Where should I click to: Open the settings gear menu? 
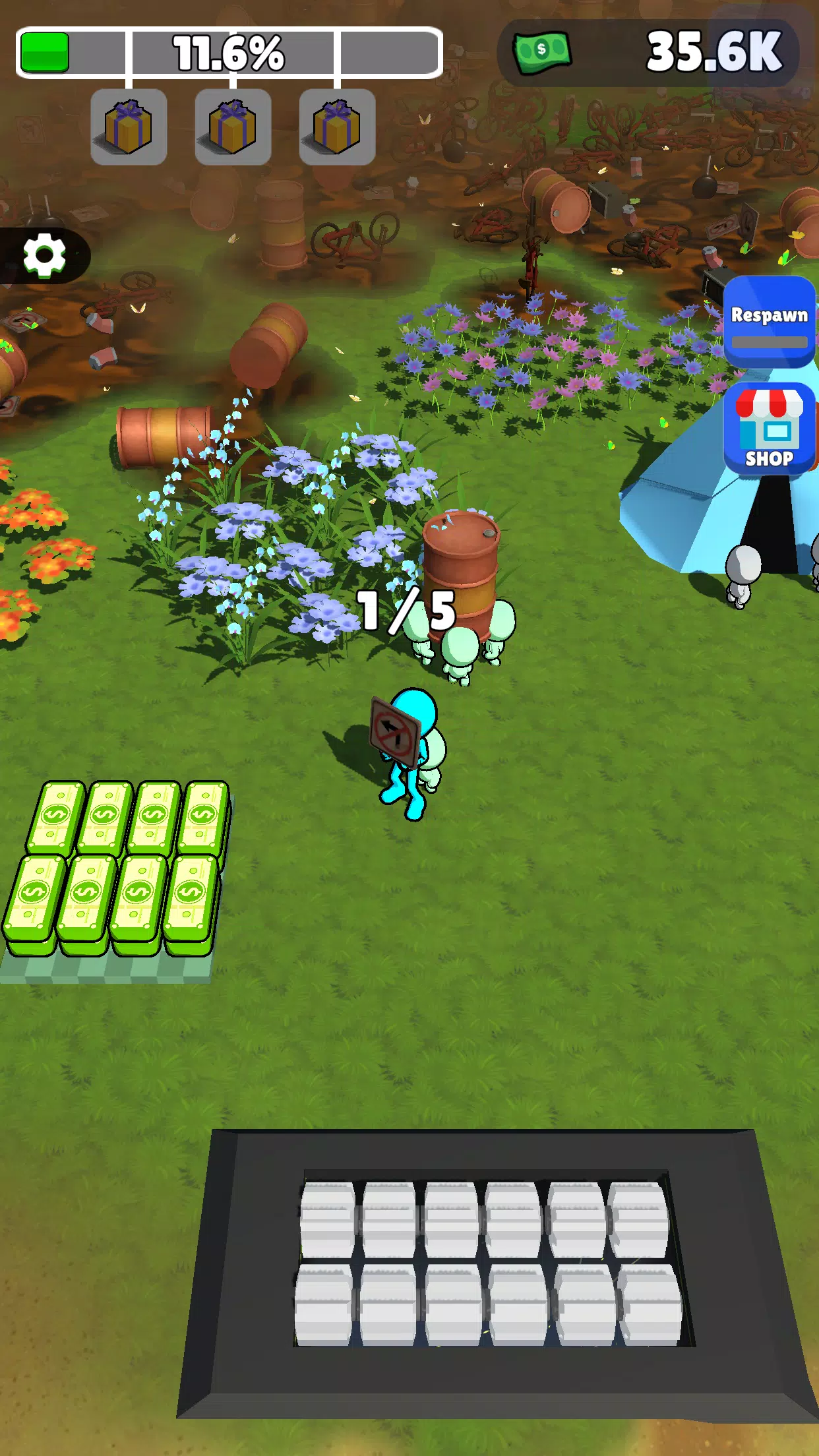pos(44,255)
